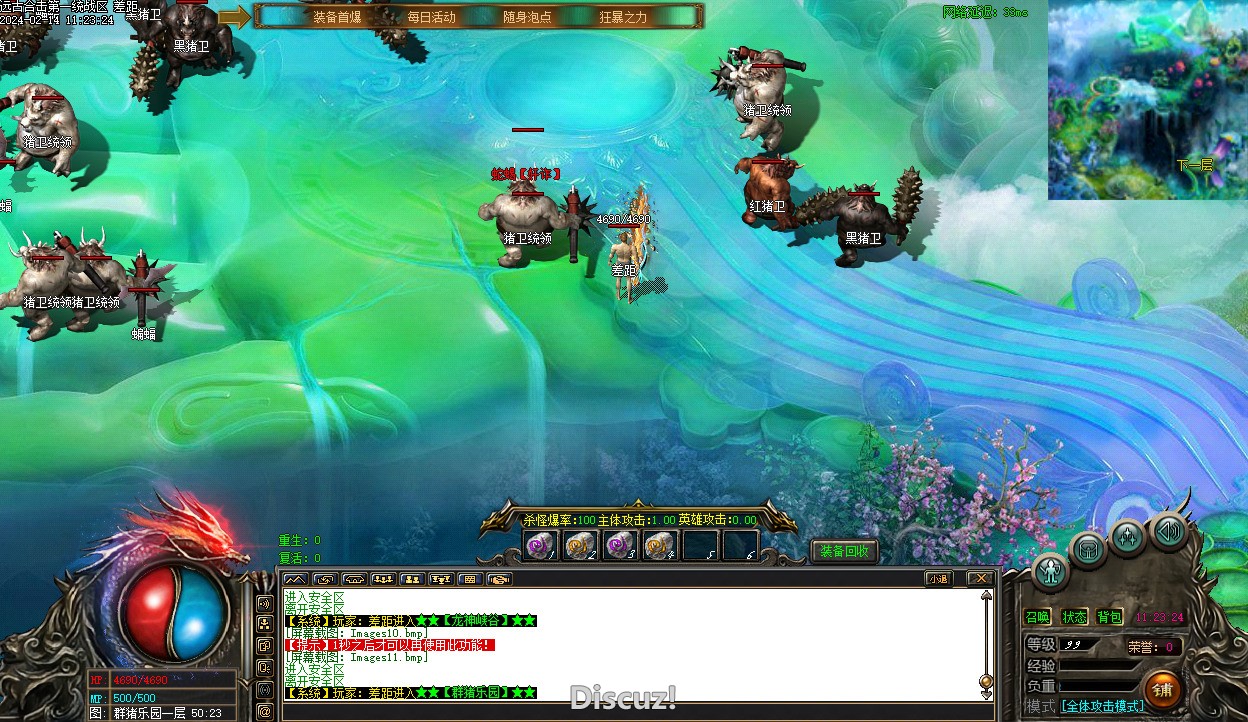Screen dimensions: 1248x722
Task: Open the 每日活动 daily events entry
Action: click(431, 17)
